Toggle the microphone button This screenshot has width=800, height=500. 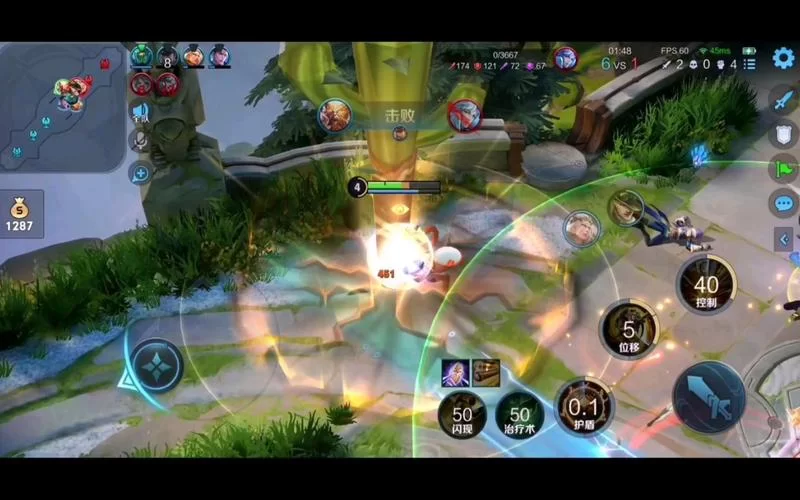point(140,141)
